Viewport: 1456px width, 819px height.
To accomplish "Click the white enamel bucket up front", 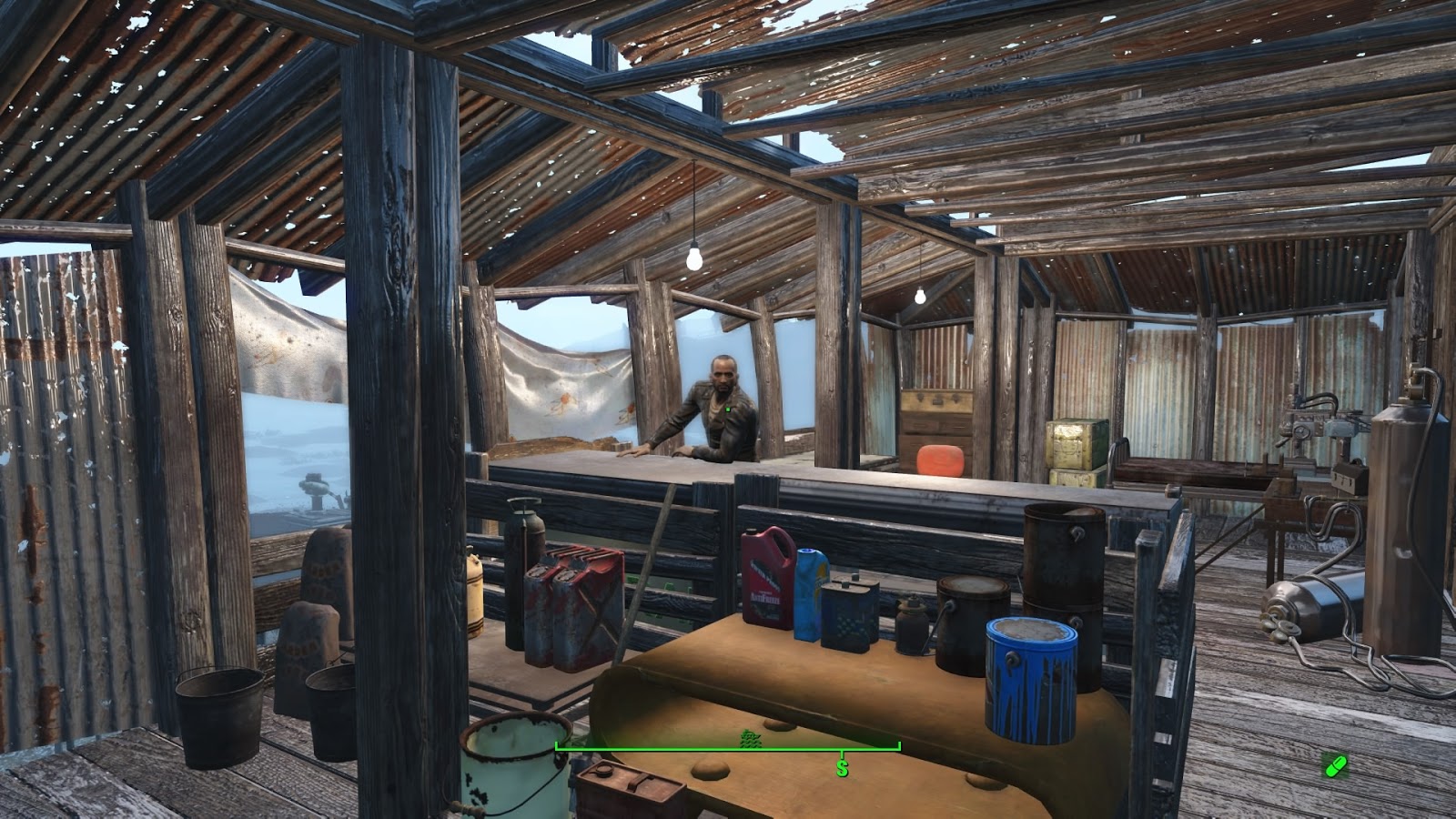I will tap(514, 769).
